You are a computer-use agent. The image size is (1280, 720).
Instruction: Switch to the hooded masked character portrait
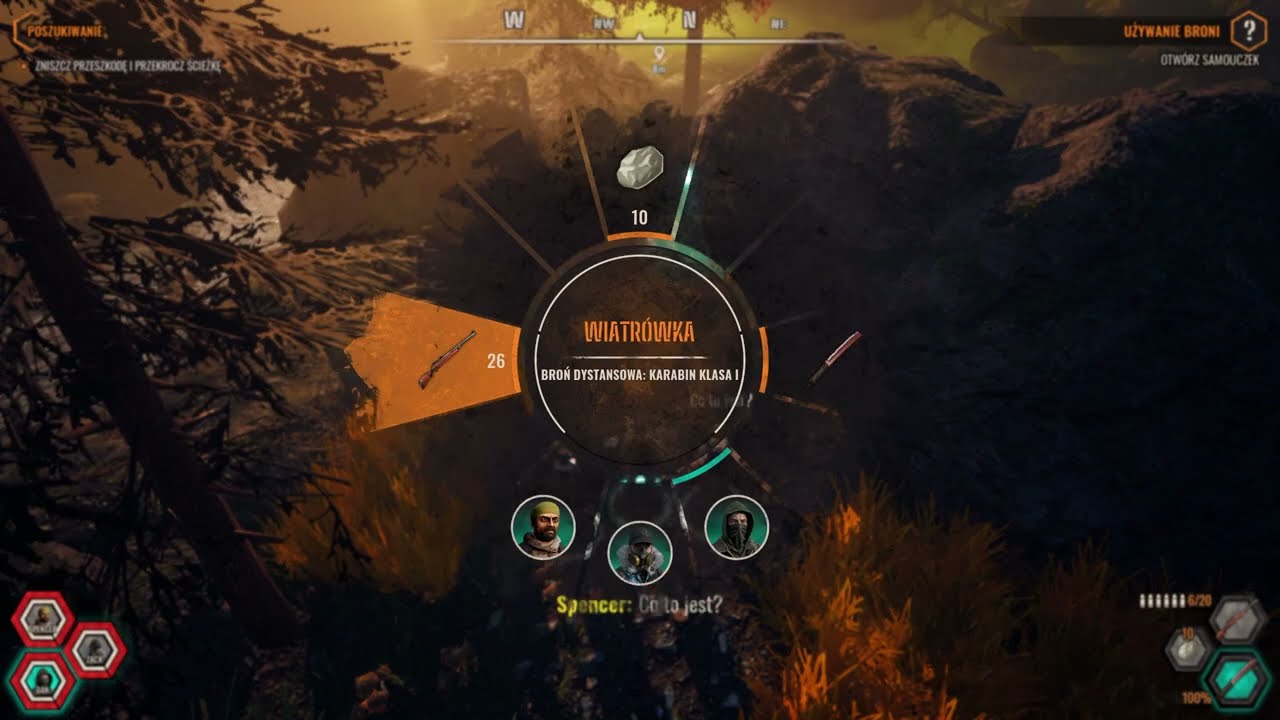(x=737, y=528)
